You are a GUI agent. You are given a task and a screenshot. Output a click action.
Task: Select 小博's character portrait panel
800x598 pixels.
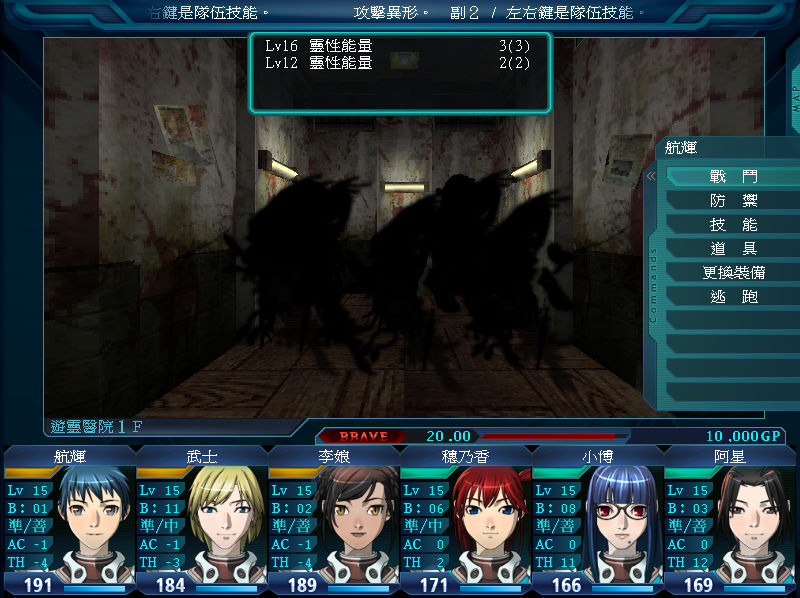(598, 520)
